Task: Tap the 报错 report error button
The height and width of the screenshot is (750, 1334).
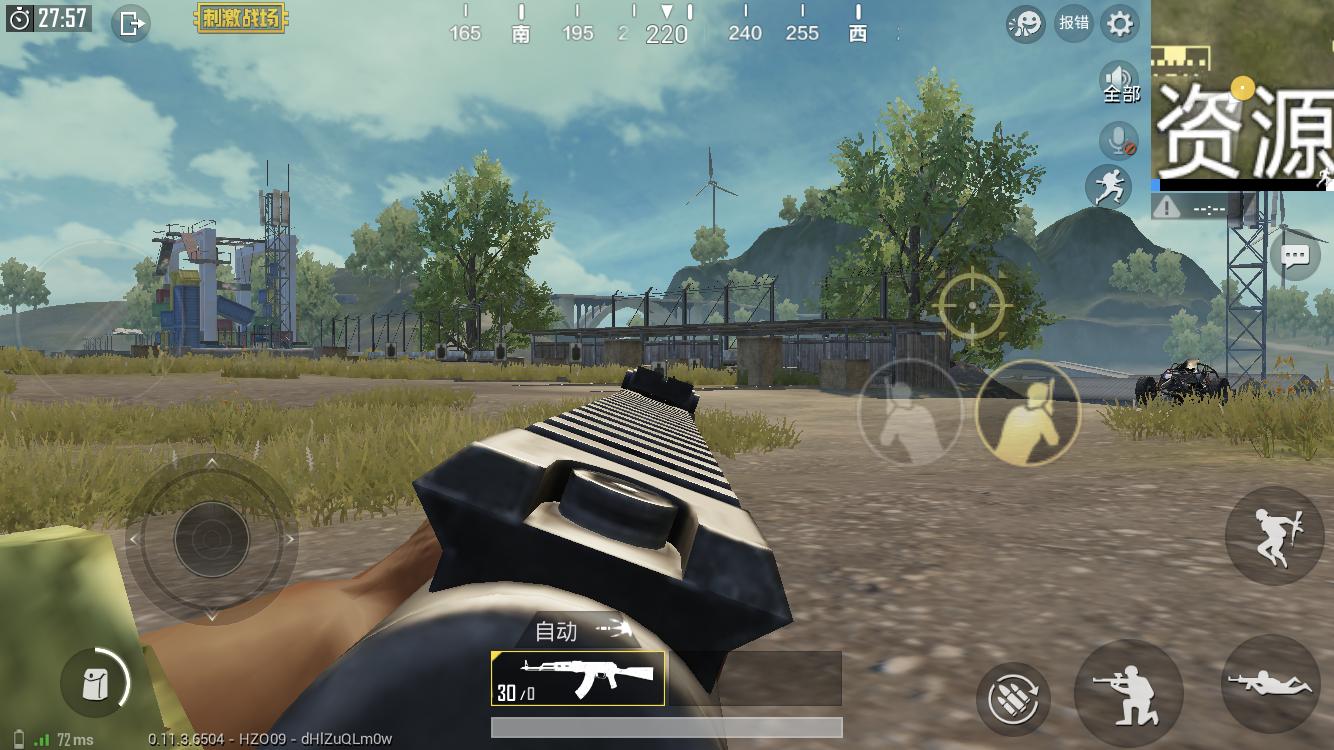Action: 1074,23
